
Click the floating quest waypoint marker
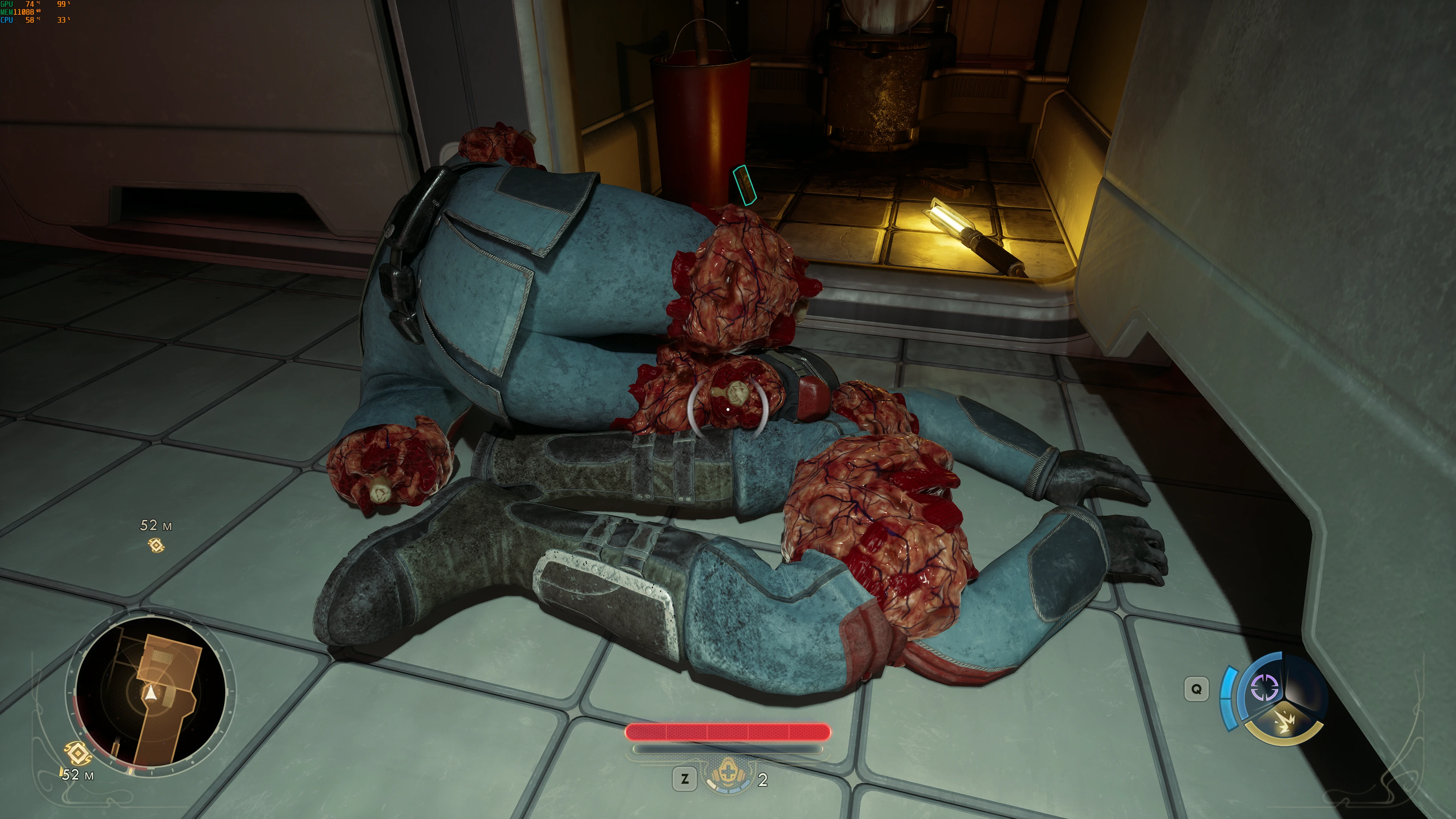[156, 545]
